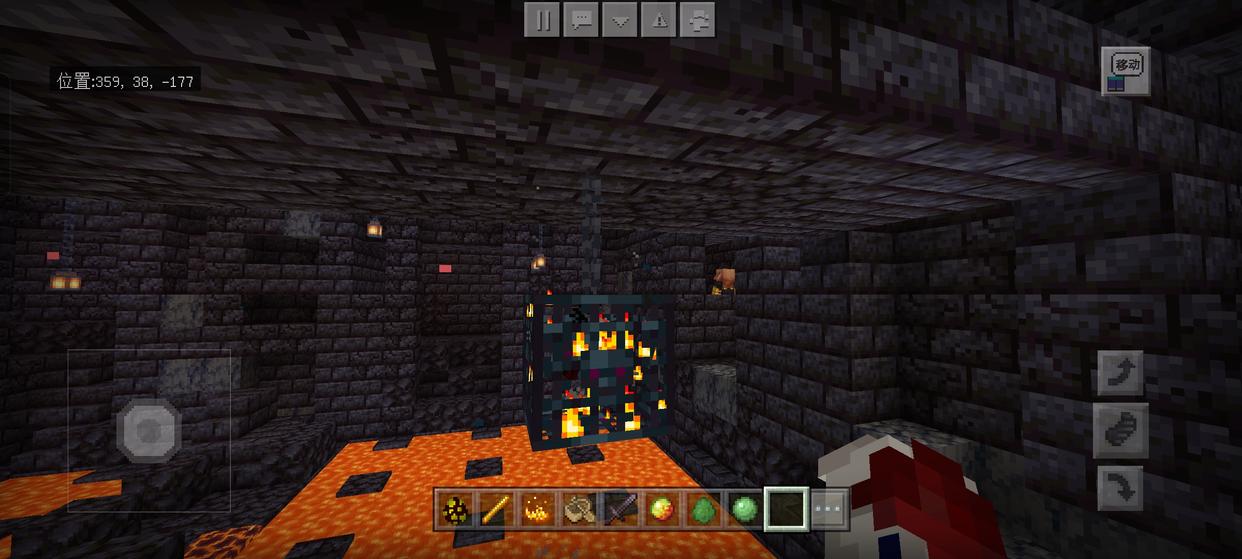Tap the downward triangle button in top bar

[620, 20]
